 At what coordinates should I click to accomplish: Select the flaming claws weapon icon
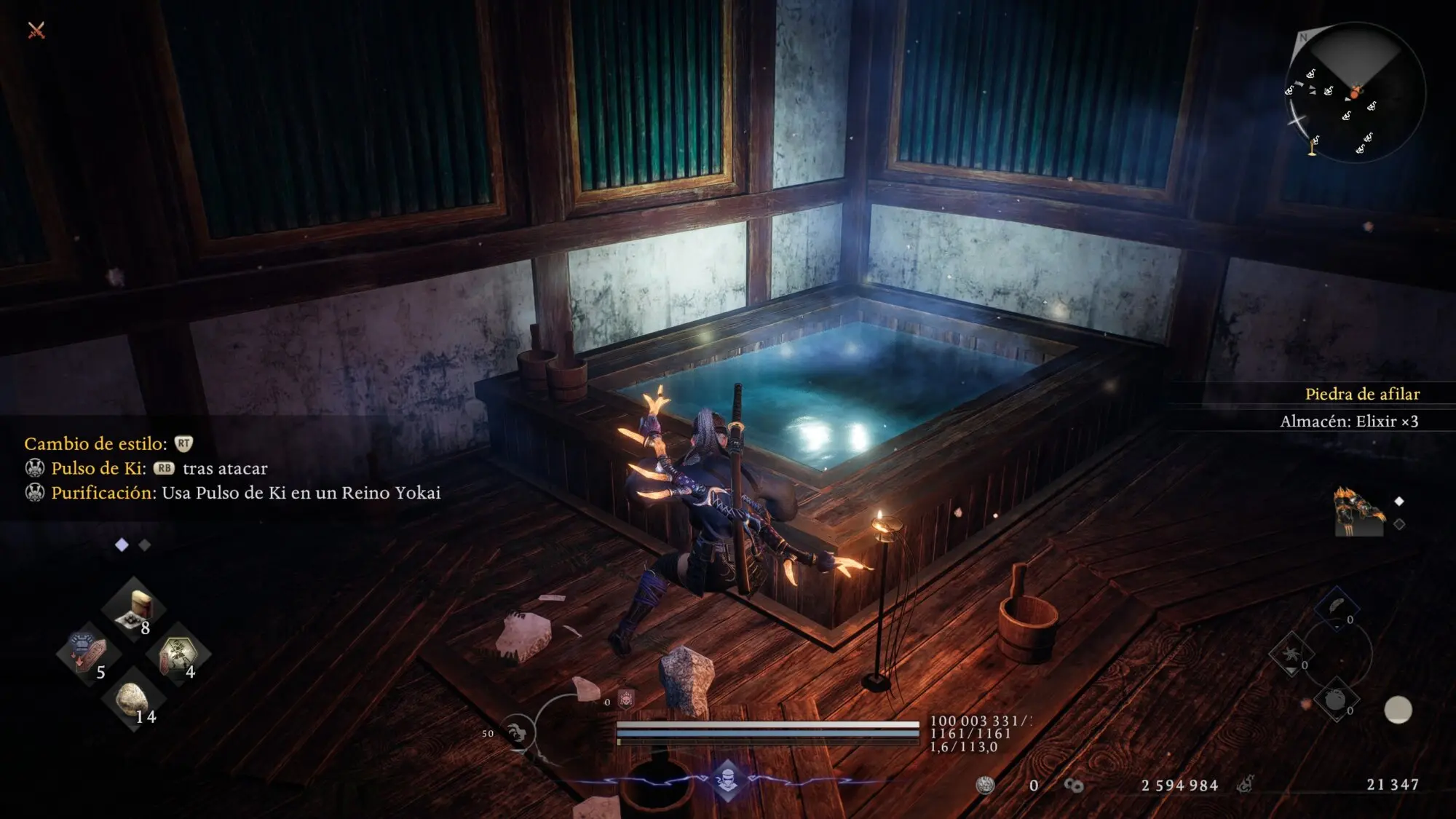tap(1358, 512)
